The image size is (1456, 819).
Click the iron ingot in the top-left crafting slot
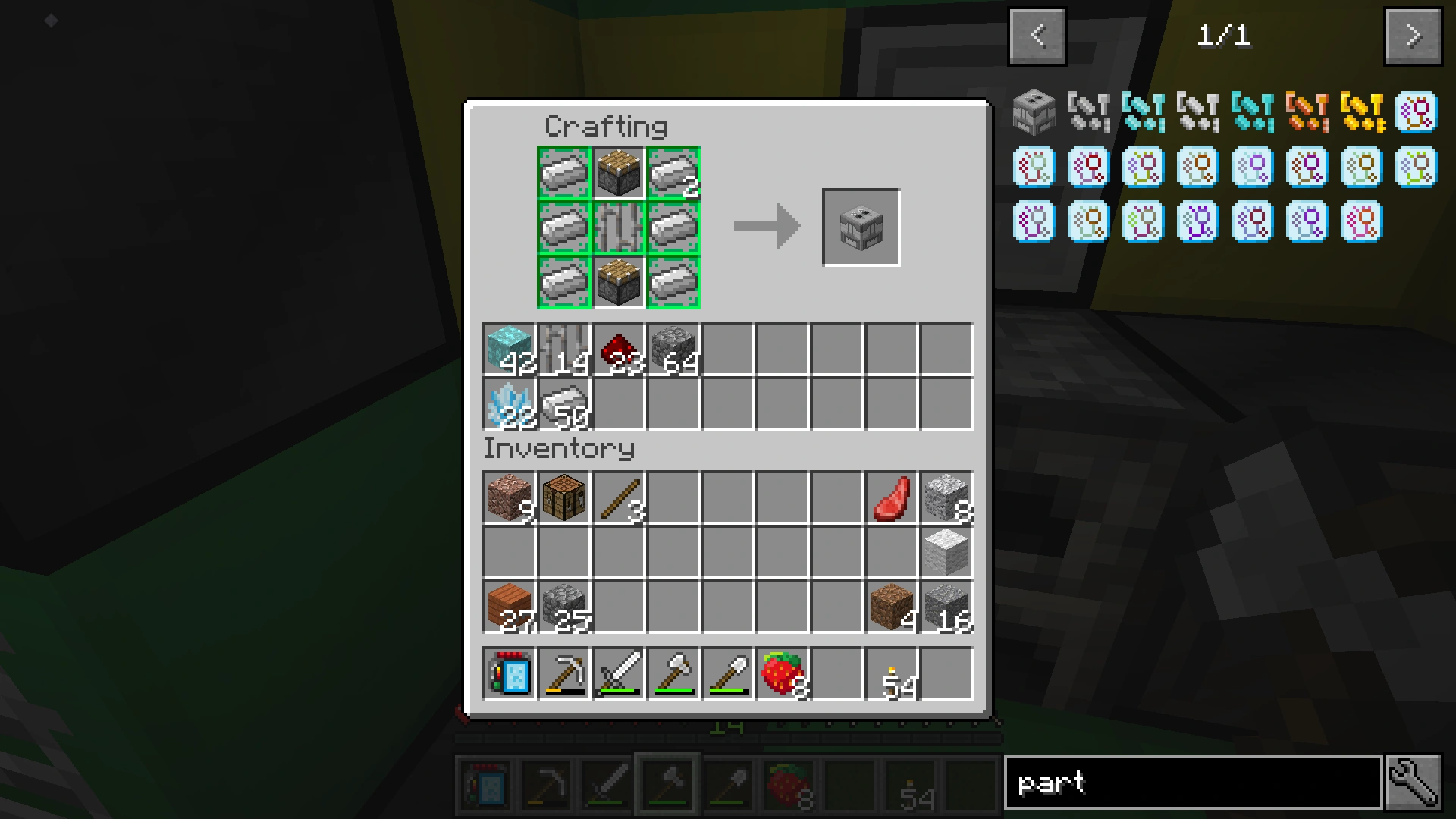(563, 172)
